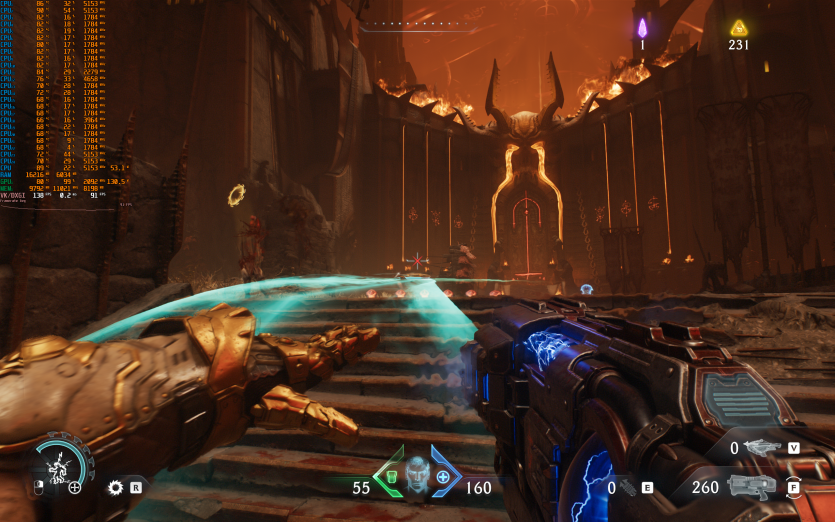Select the shield saw ability icon
This screenshot has height=522, width=835.
coord(116,487)
